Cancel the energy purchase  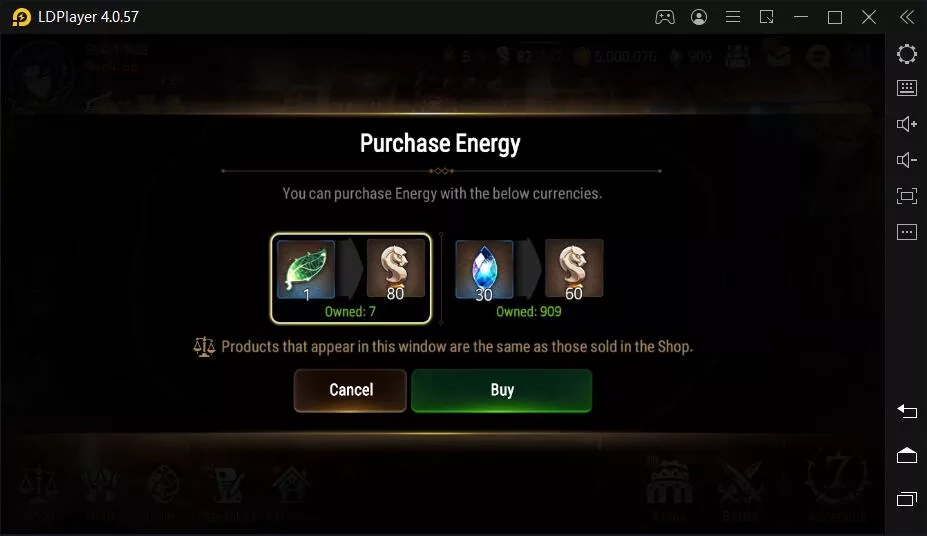coord(350,390)
